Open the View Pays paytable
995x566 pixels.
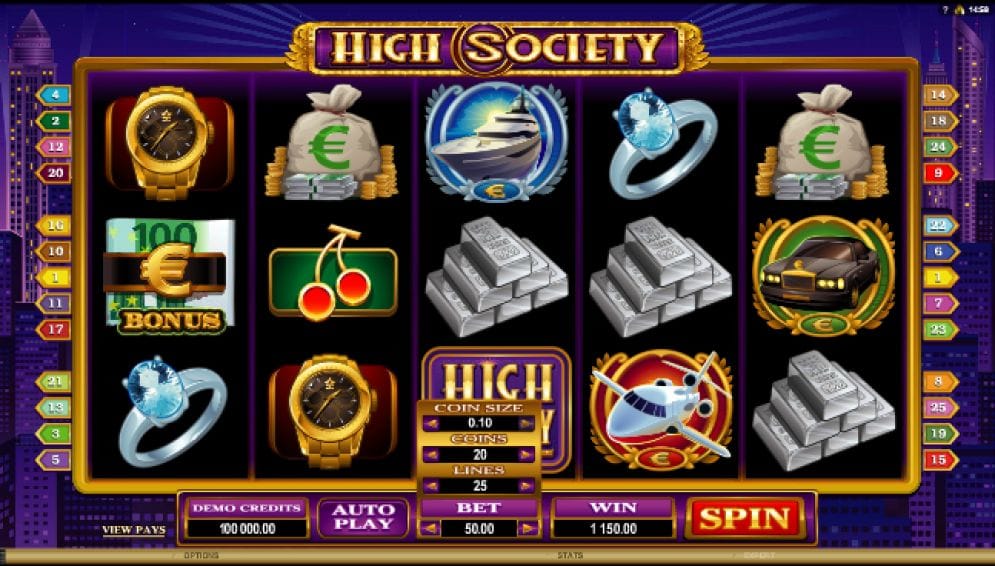[133, 530]
